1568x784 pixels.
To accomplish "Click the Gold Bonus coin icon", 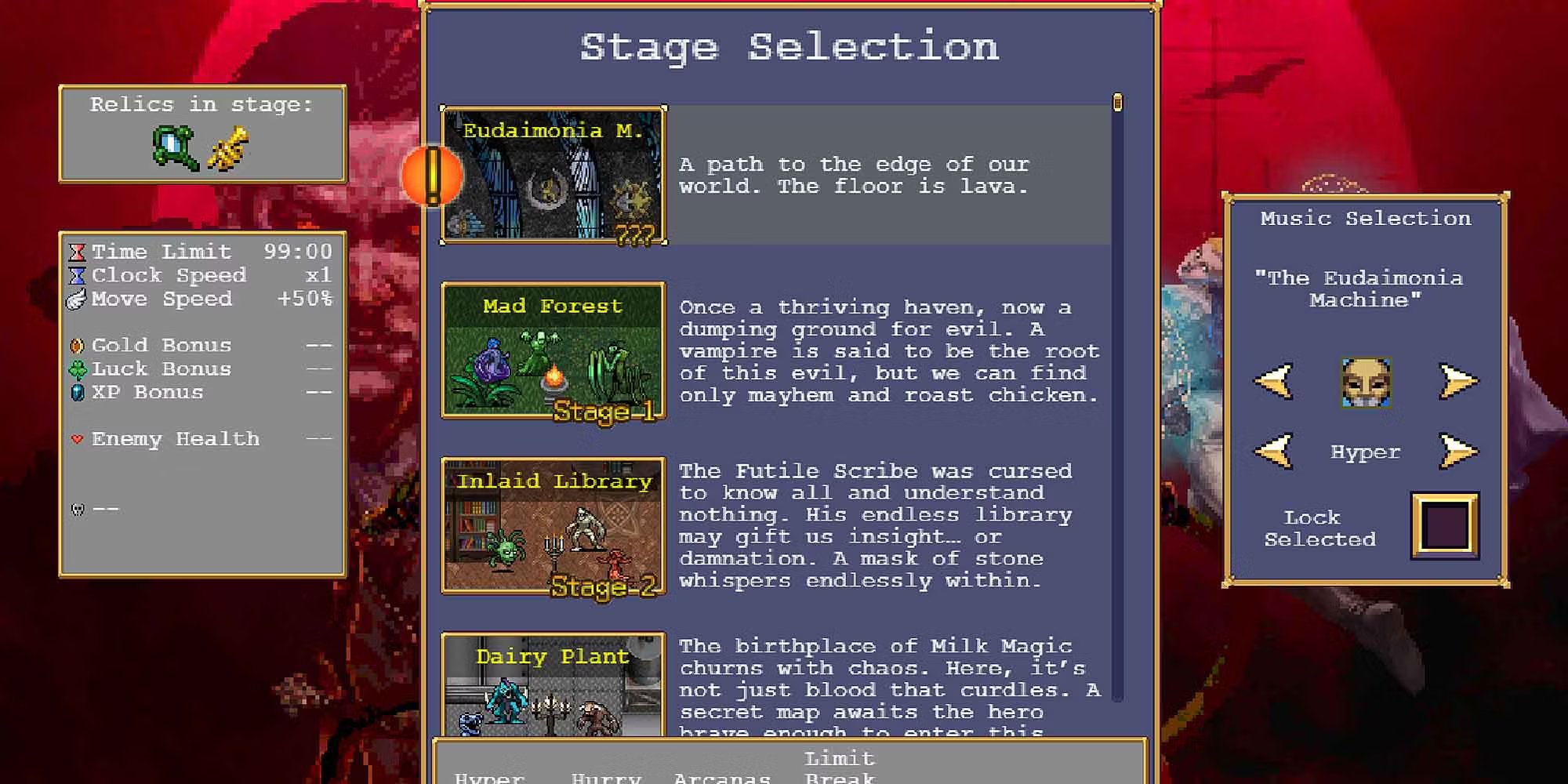I will pos(78,345).
